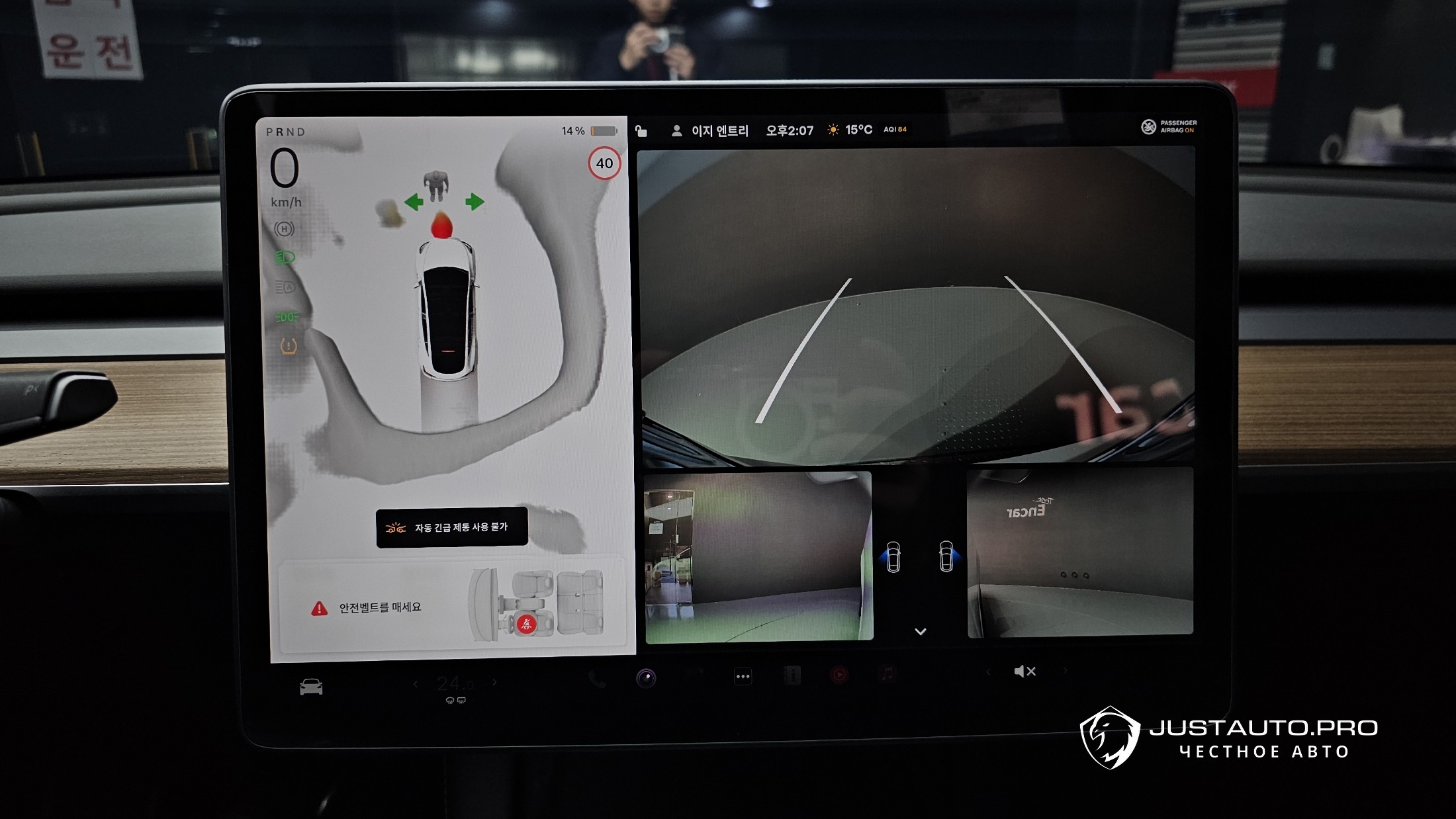
Task: Show the left side repeater camera
Action: pos(892,556)
